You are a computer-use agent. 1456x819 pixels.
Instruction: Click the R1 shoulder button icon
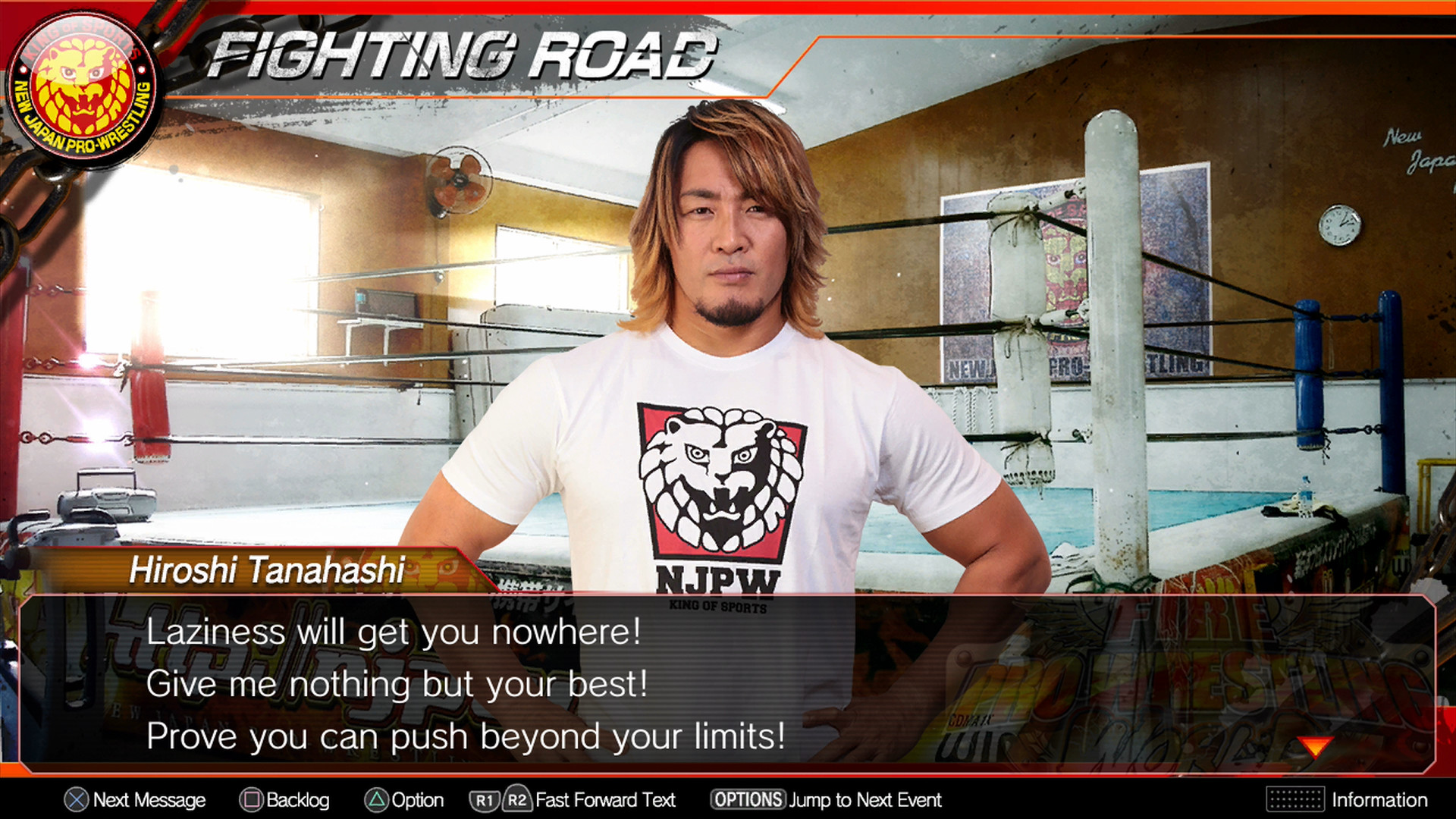coord(484,800)
